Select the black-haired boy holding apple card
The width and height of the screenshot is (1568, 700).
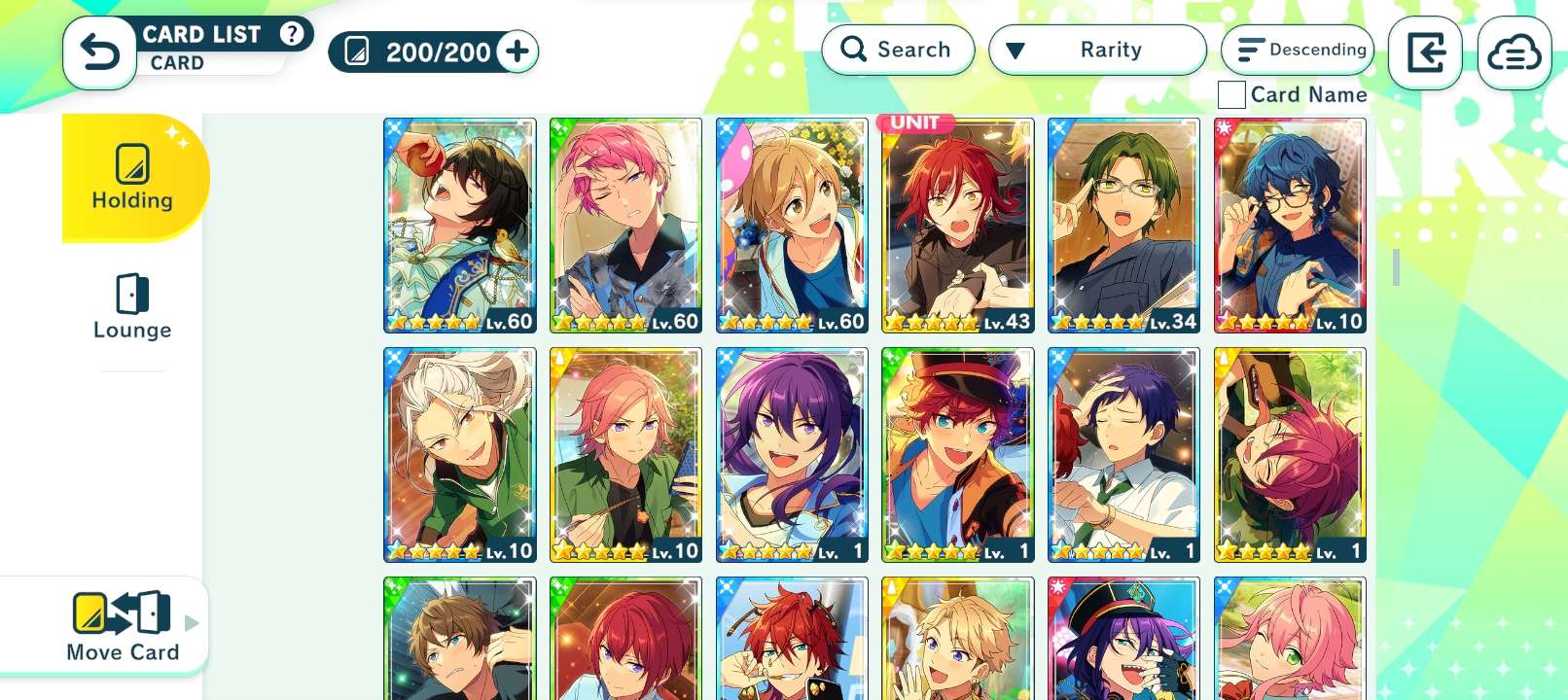tap(460, 226)
